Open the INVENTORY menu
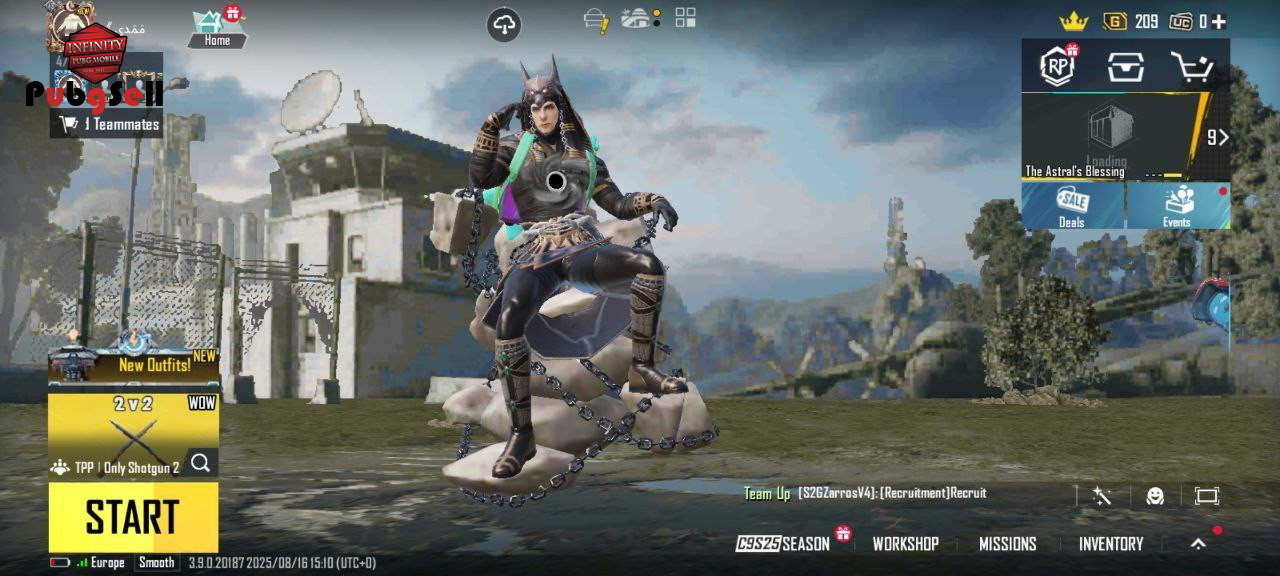Viewport: 1280px width, 576px height. [x=1110, y=544]
